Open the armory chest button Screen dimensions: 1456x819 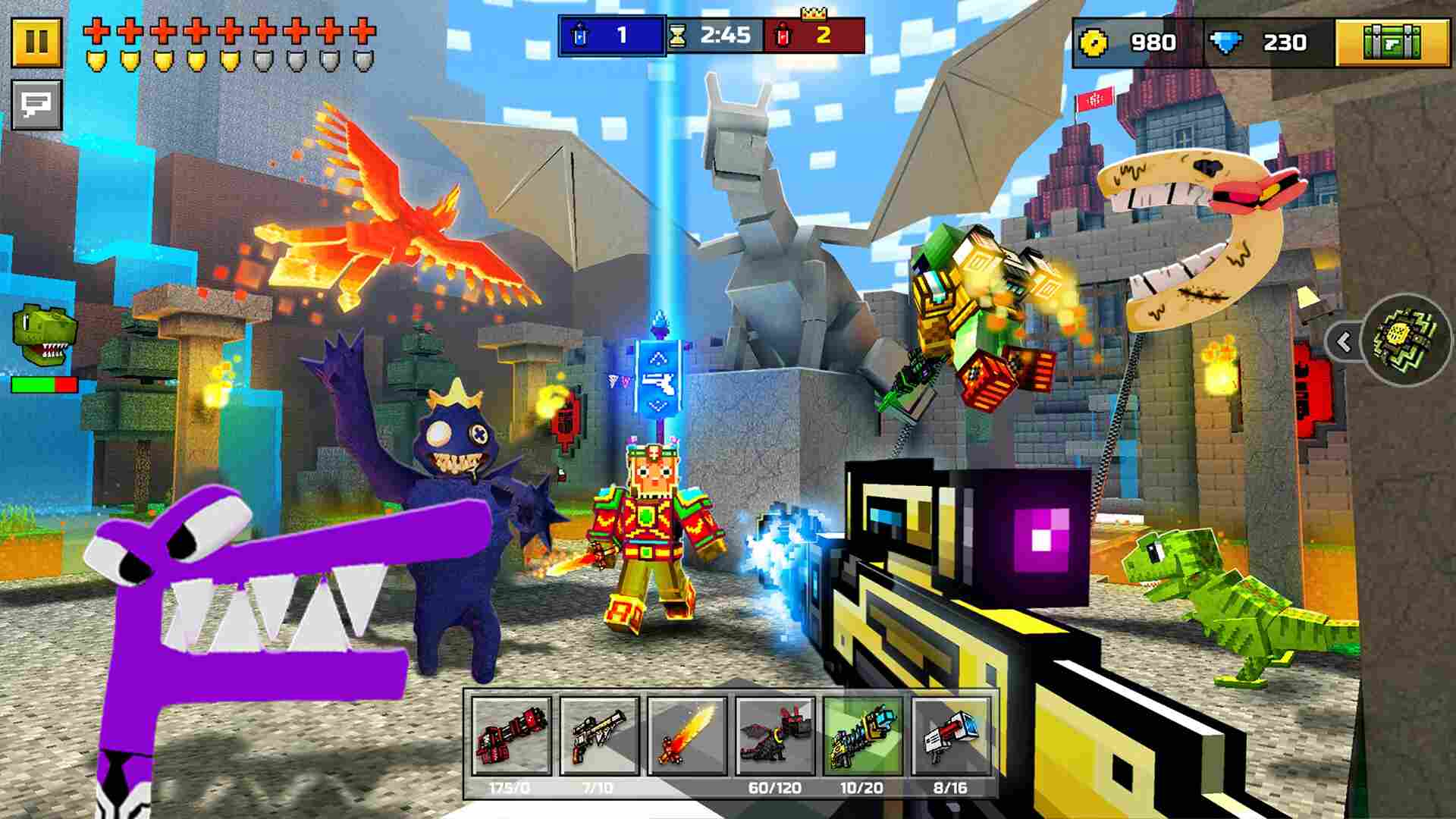tap(1392, 42)
